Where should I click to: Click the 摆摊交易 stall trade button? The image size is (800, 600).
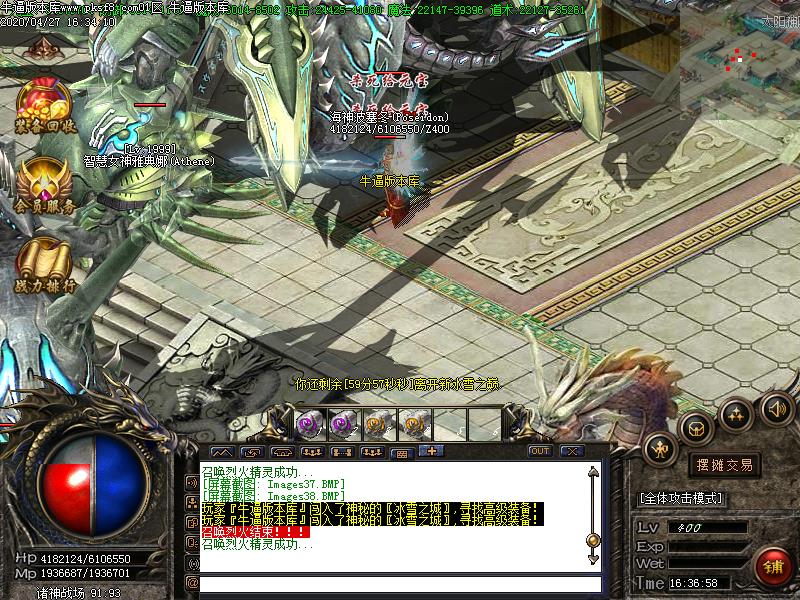(724, 465)
